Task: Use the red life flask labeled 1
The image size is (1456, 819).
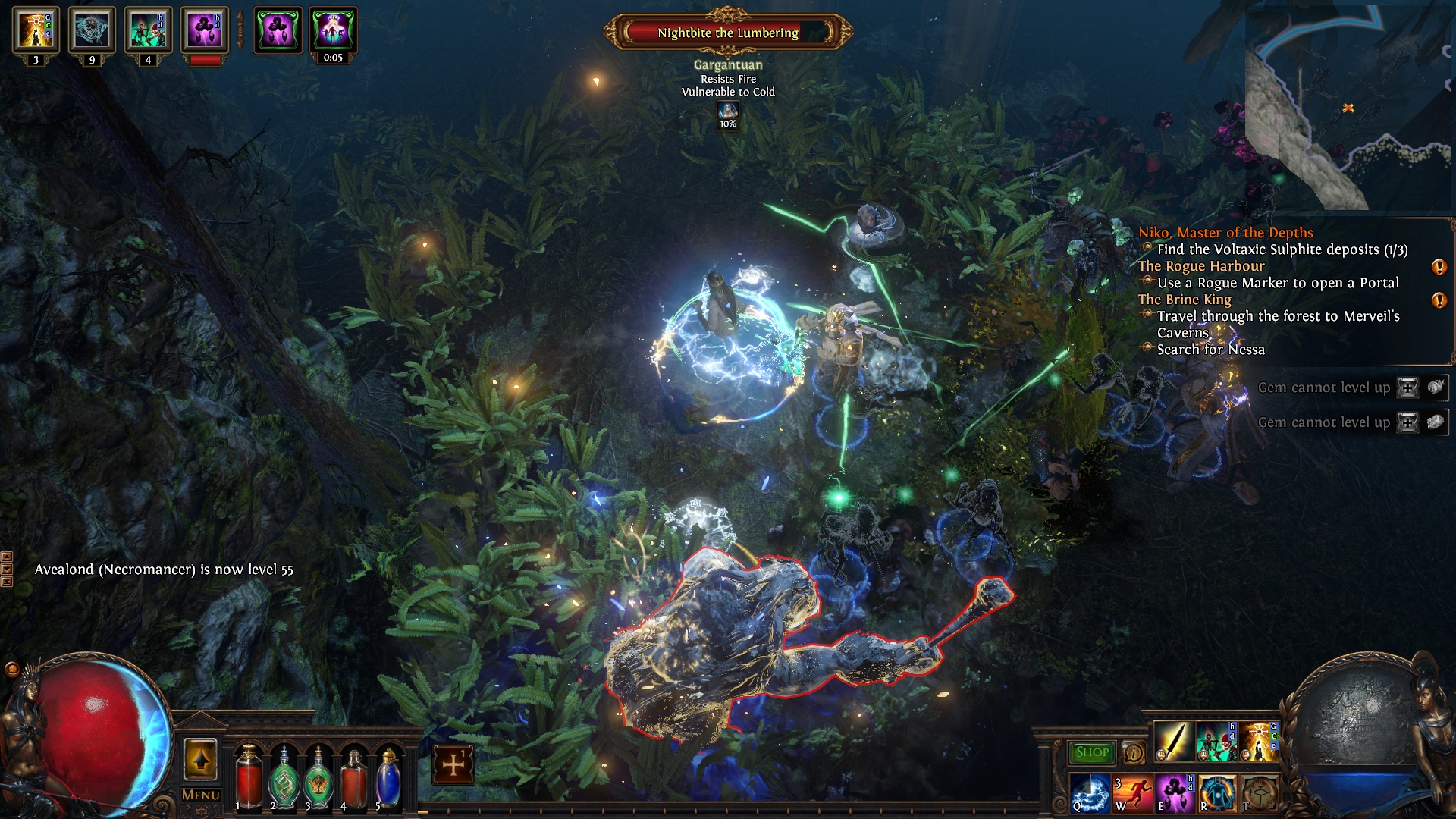Action: (248, 777)
